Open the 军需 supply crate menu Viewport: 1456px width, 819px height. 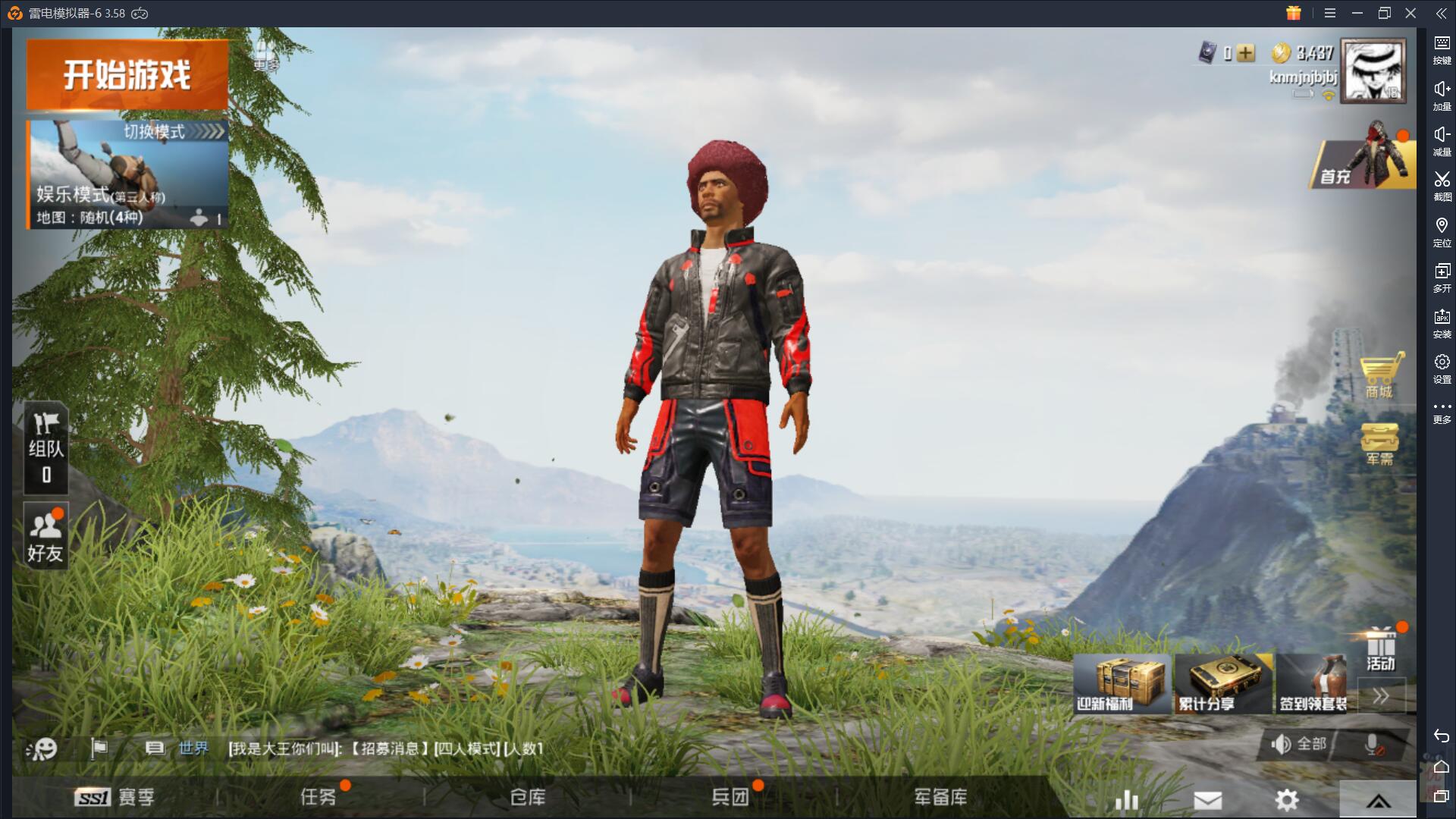click(1380, 444)
